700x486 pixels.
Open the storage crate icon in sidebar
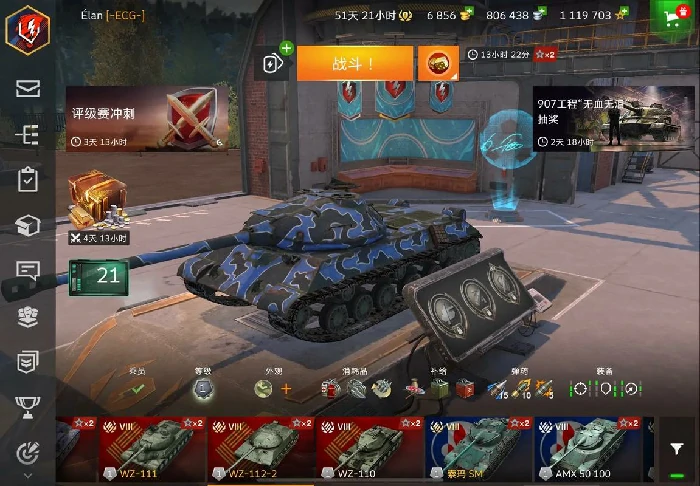pos(28,226)
